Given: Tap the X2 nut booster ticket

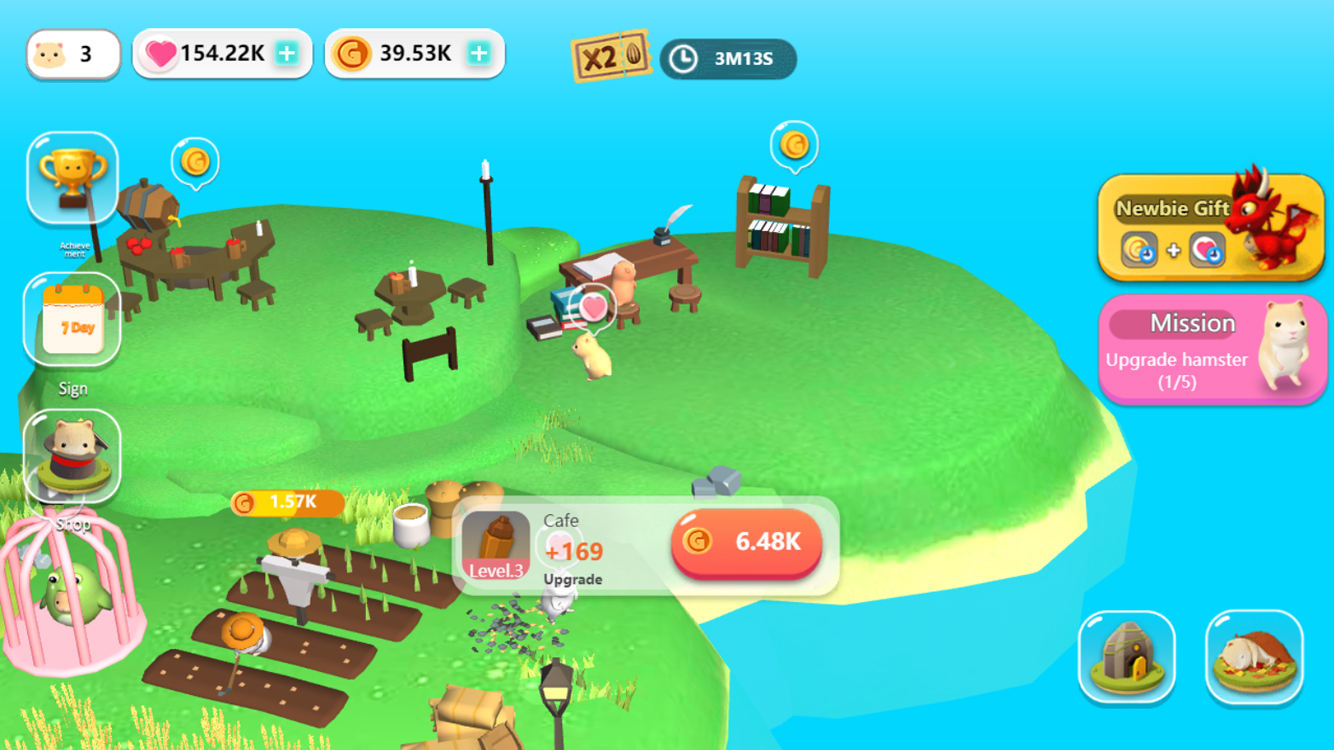Looking at the screenshot, I should click(x=612, y=58).
